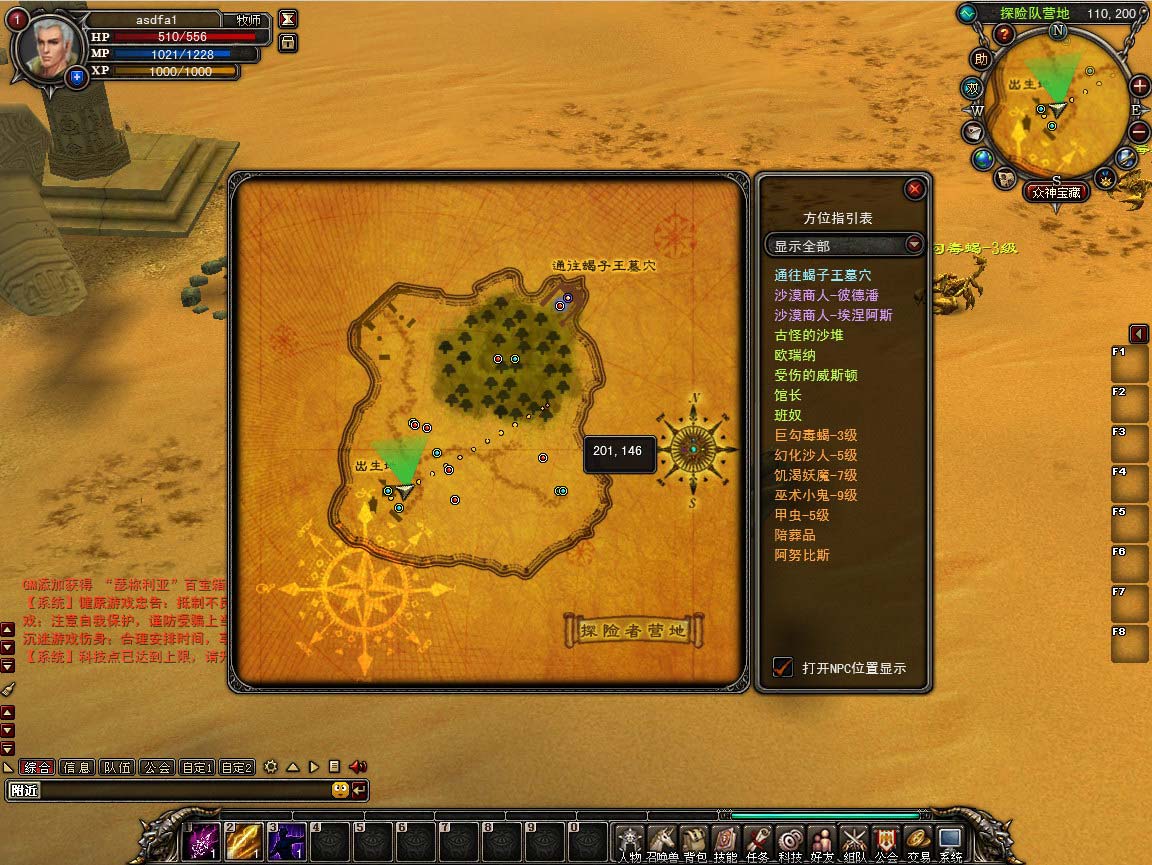Switch to the 公会 chat tab
1152x865 pixels.
coord(156,767)
